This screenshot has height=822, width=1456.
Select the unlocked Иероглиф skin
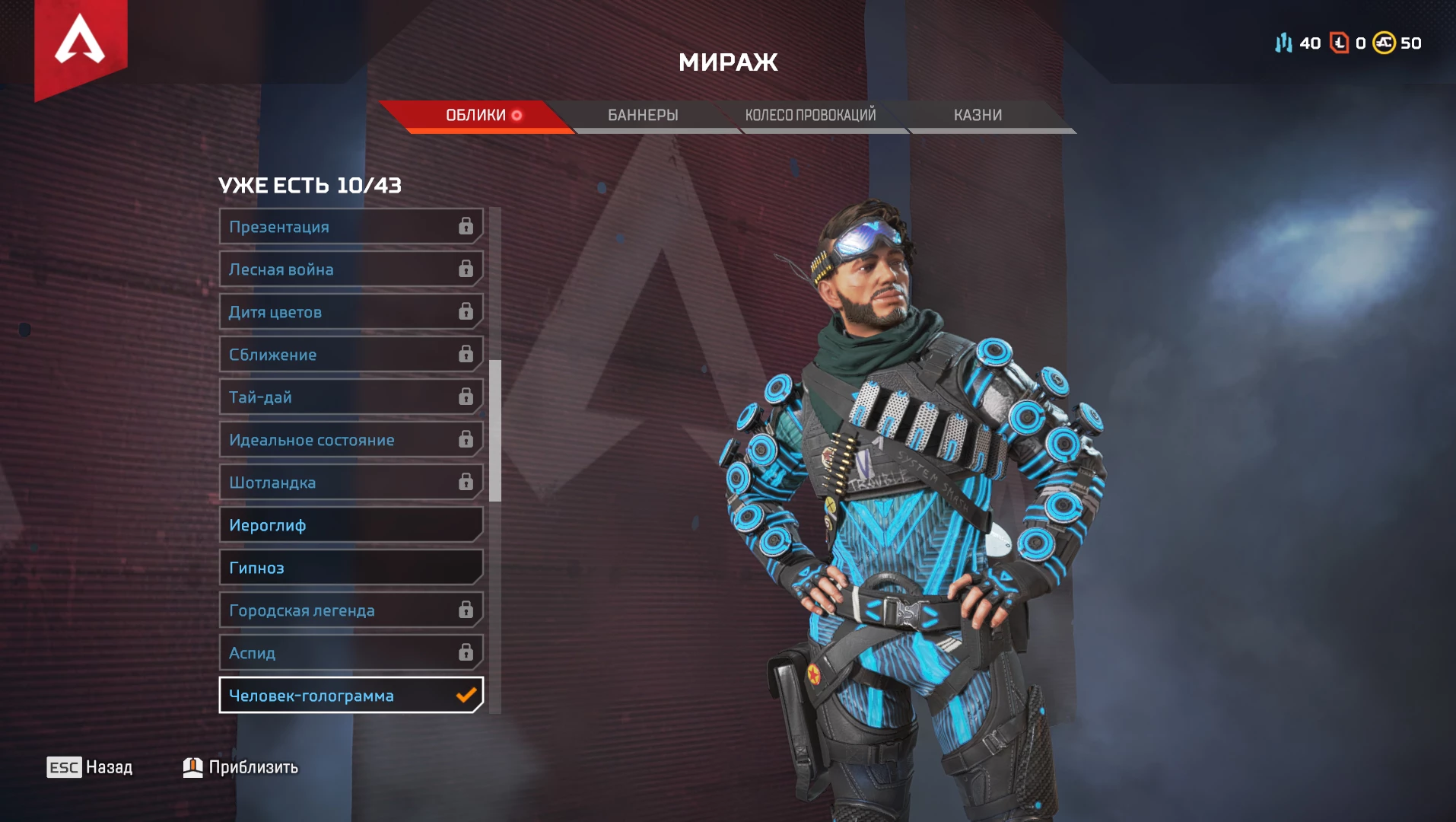click(351, 525)
